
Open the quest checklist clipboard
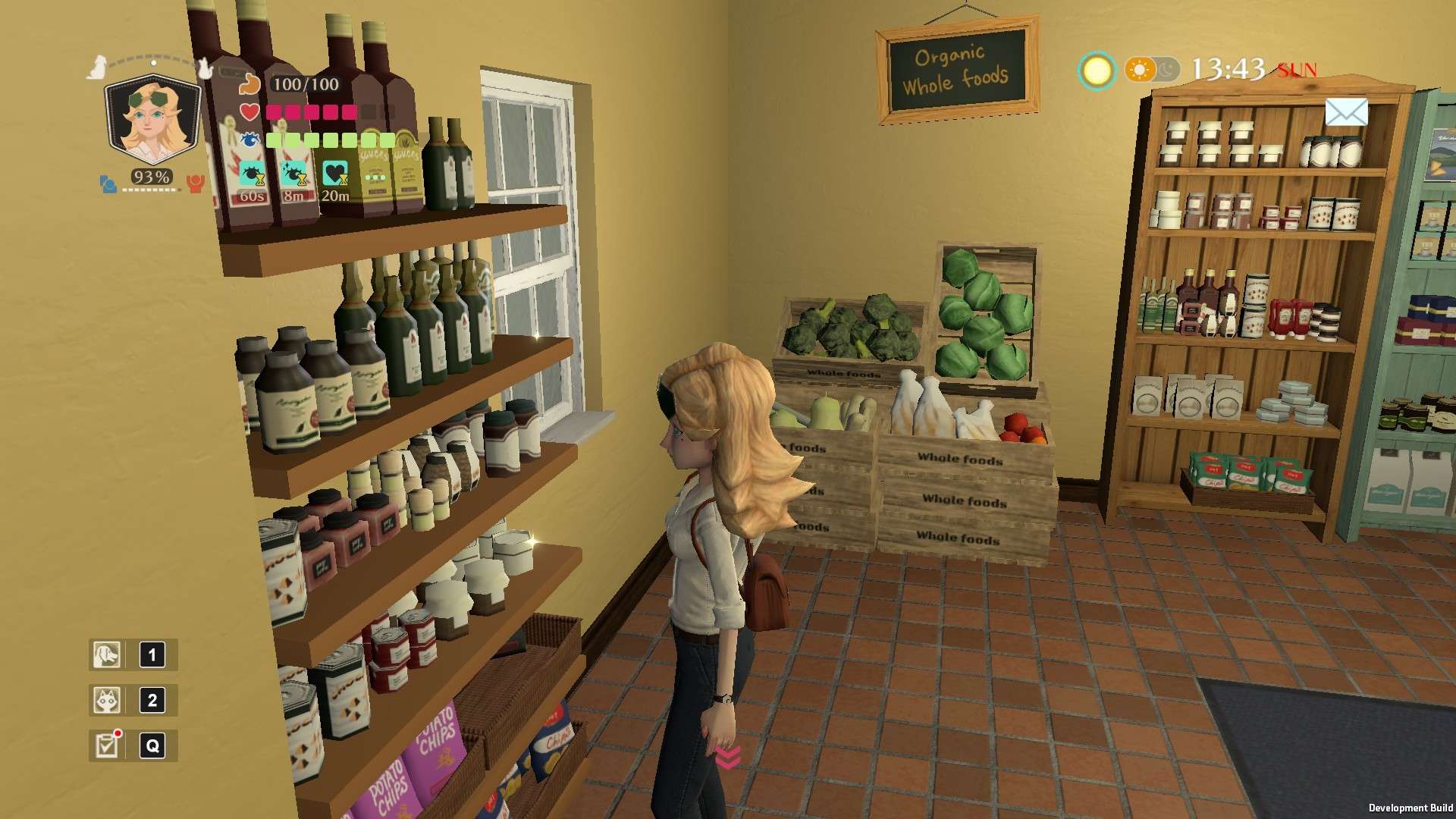pos(107,745)
